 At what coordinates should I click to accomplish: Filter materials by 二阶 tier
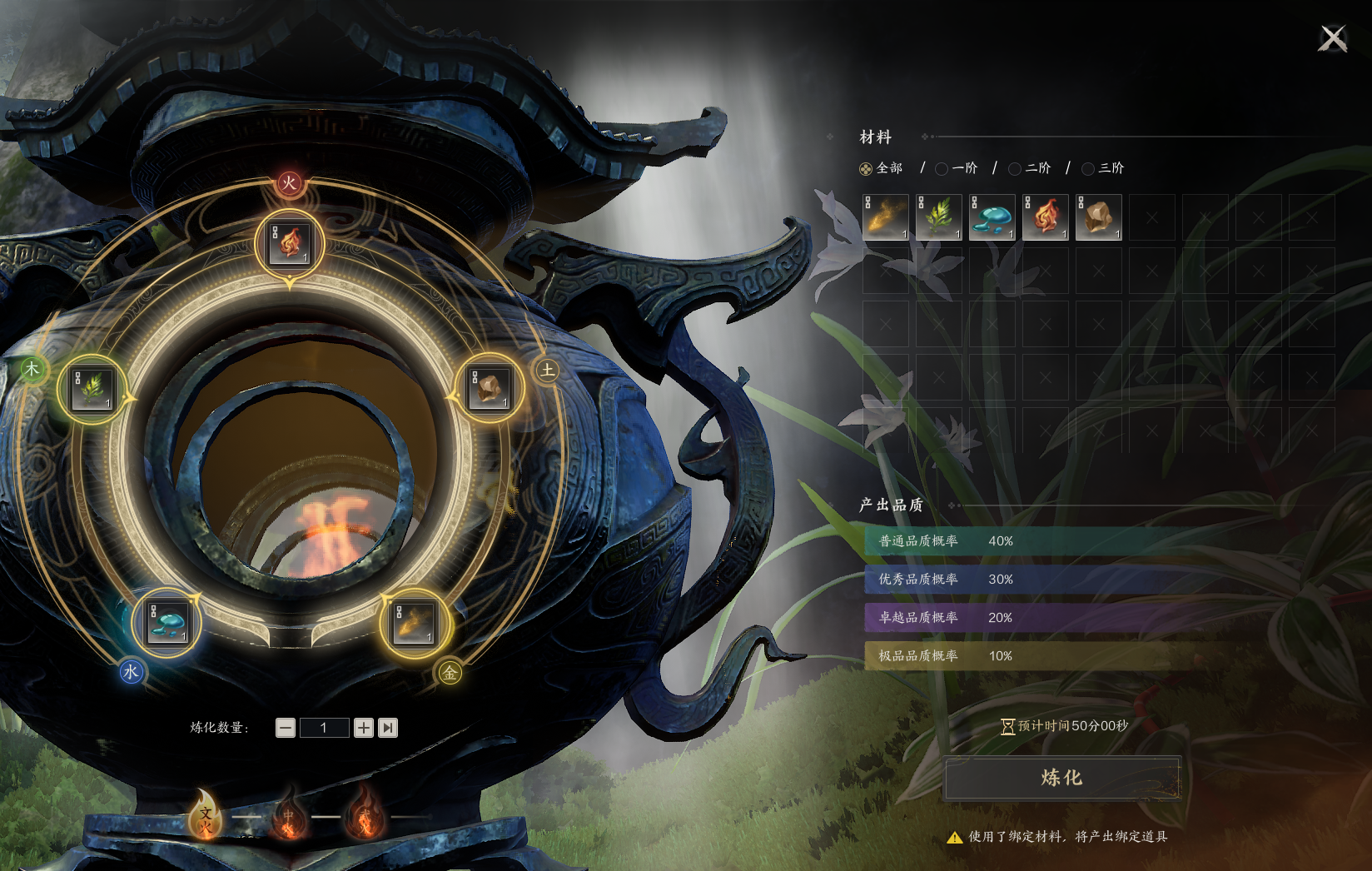1016,169
